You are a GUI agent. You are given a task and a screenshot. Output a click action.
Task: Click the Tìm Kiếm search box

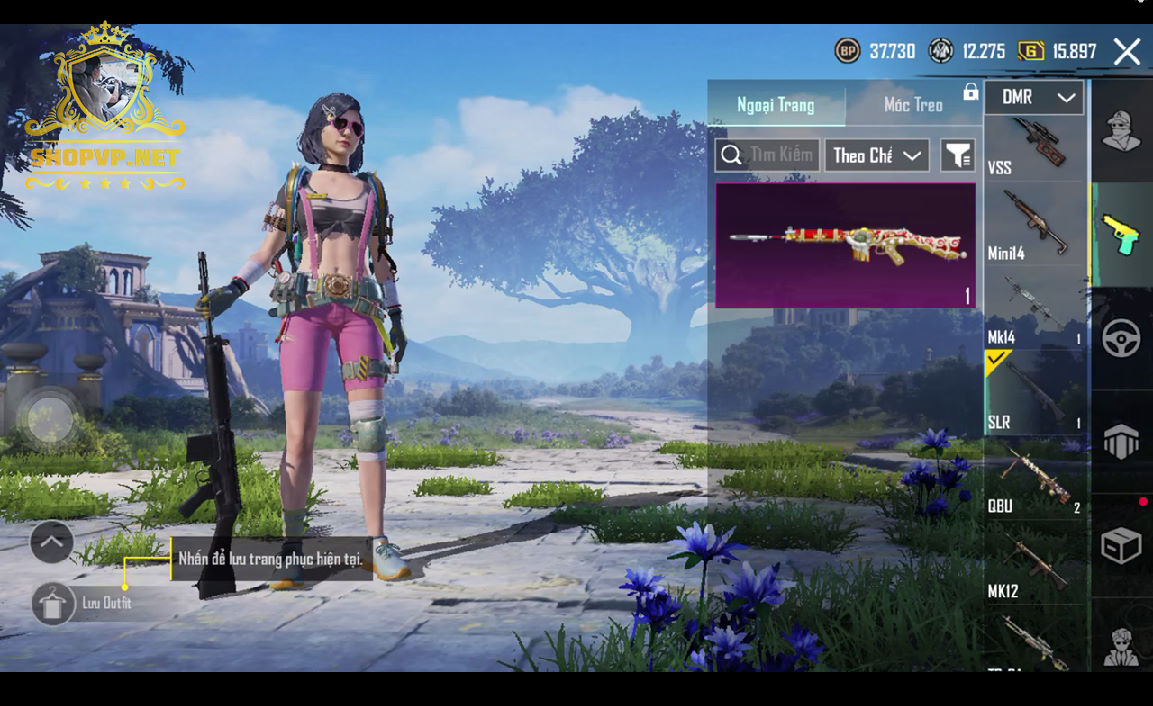click(768, 155)
